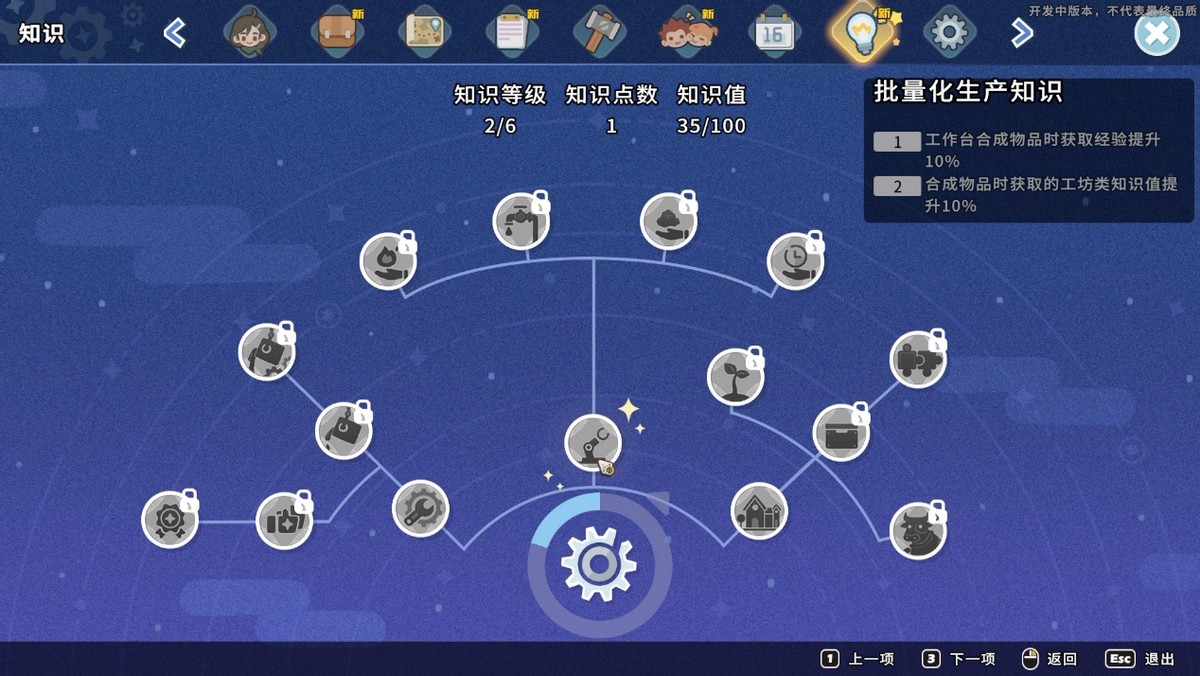Go to next tab with right arrow
This screenshot has height=676, width=1200.
(x=1021, y=33)
